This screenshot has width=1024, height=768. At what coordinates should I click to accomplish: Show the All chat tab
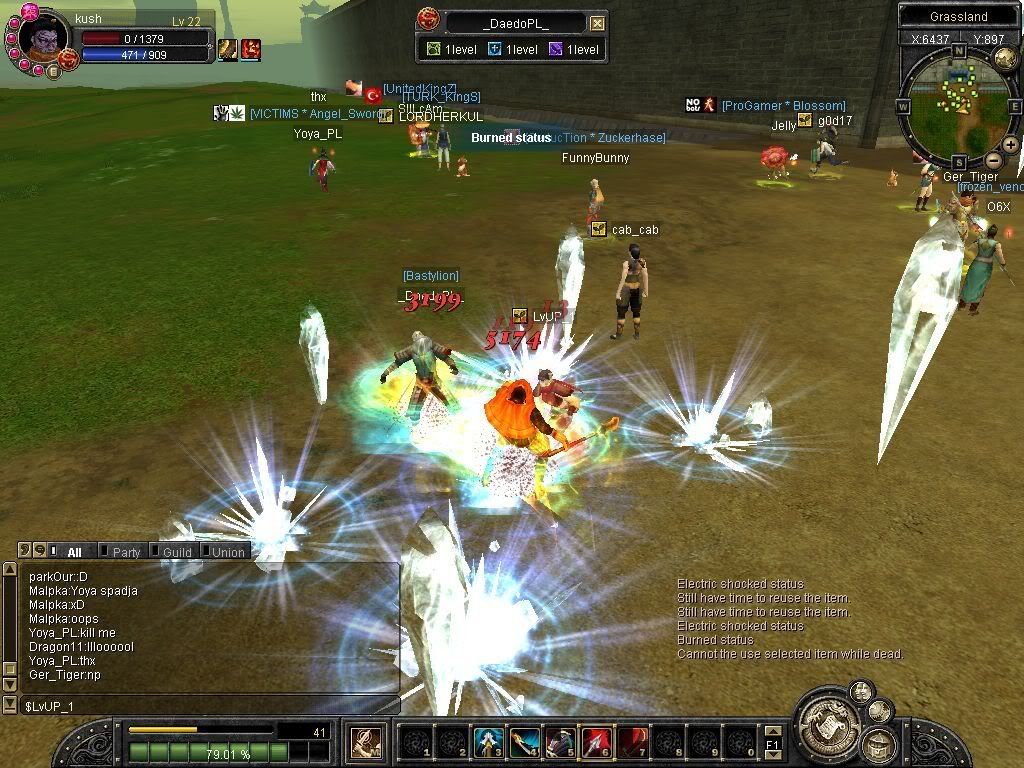tap(74, 552)
